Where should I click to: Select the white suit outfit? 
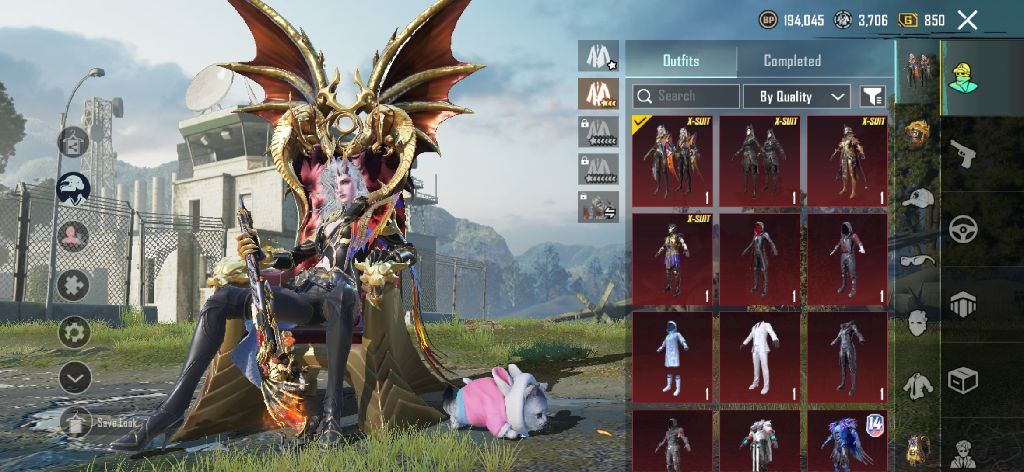point(759,356)
